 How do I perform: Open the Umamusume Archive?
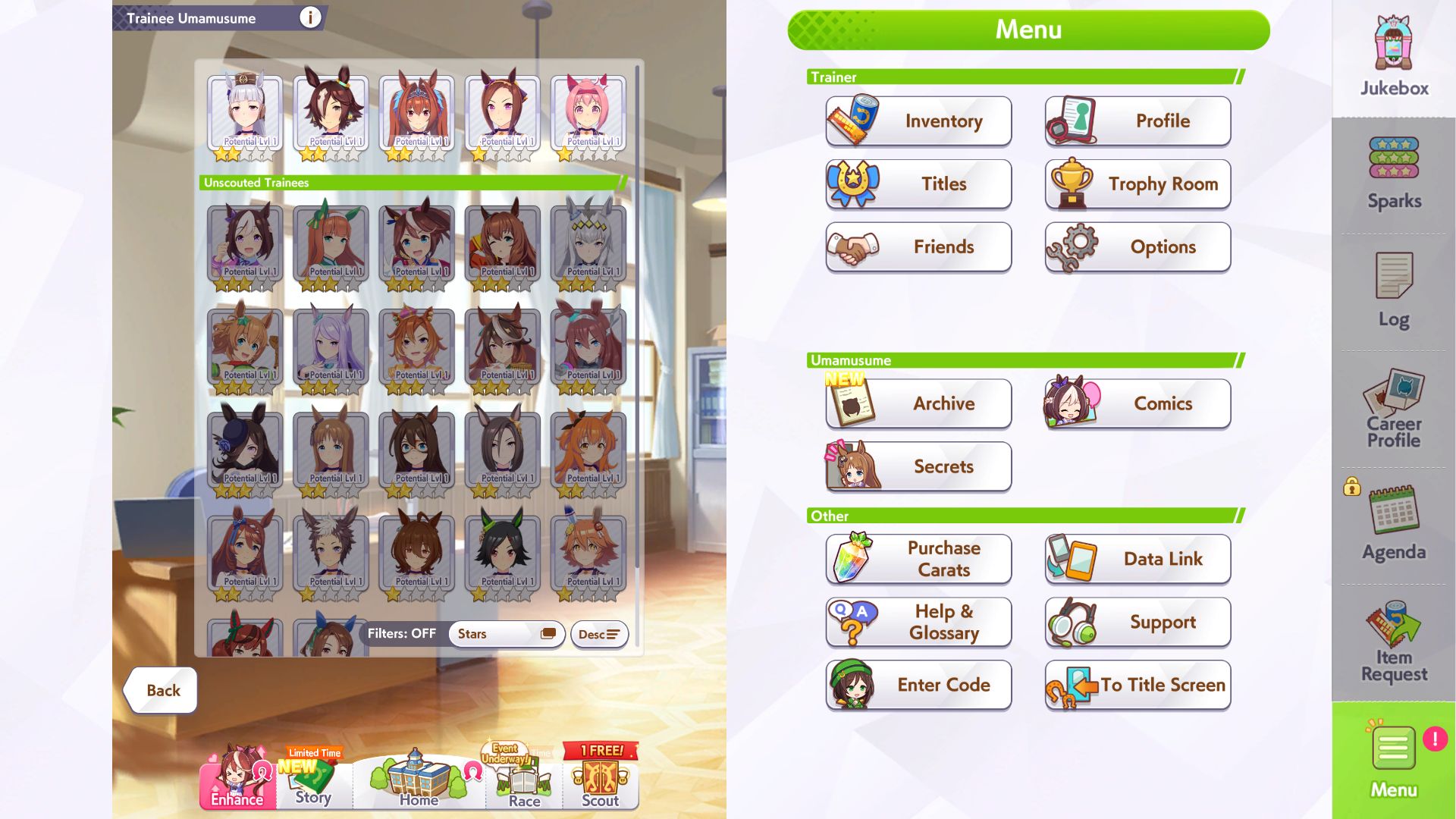(918, 403)
